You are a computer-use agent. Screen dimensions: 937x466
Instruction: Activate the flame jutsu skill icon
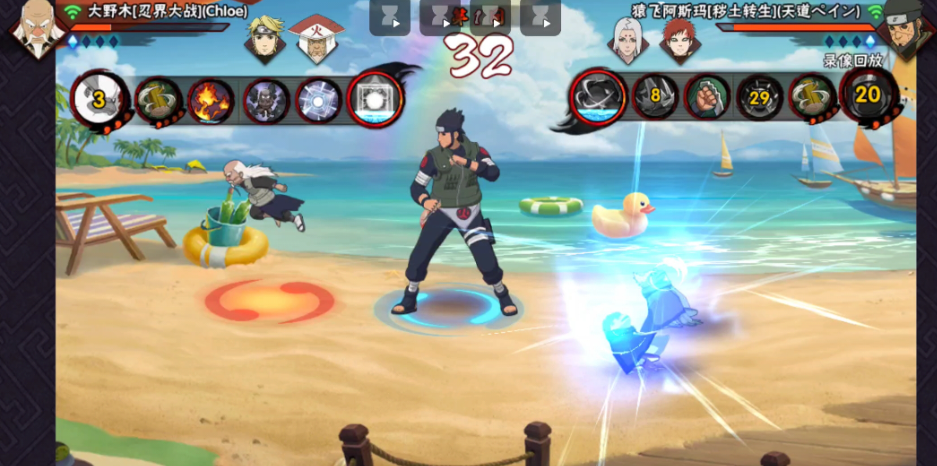tap(211, 100)
